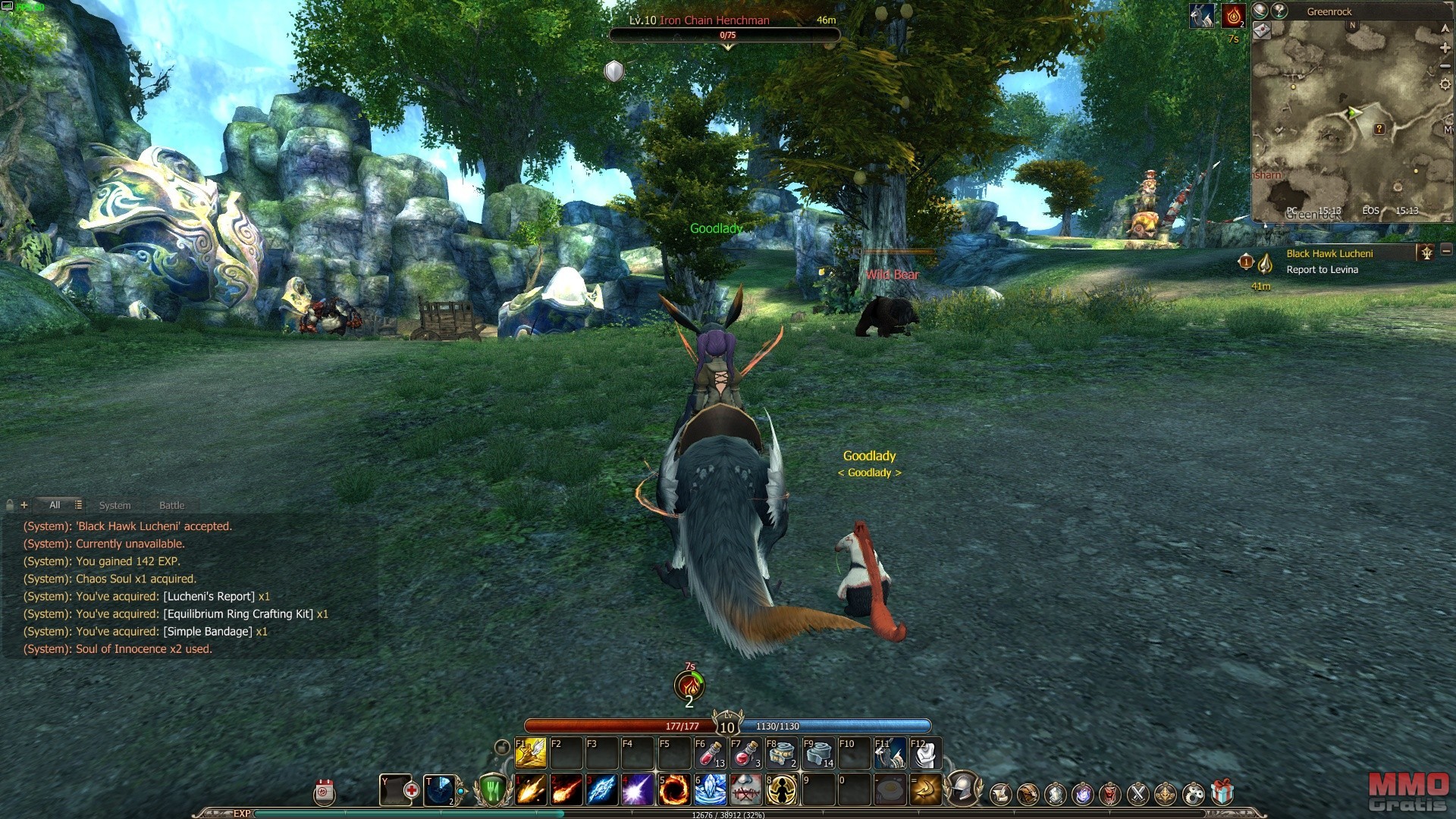Zoom in the minimap with plus button
Viewport: 1456px width, 819px height.
click(1445, 48)
